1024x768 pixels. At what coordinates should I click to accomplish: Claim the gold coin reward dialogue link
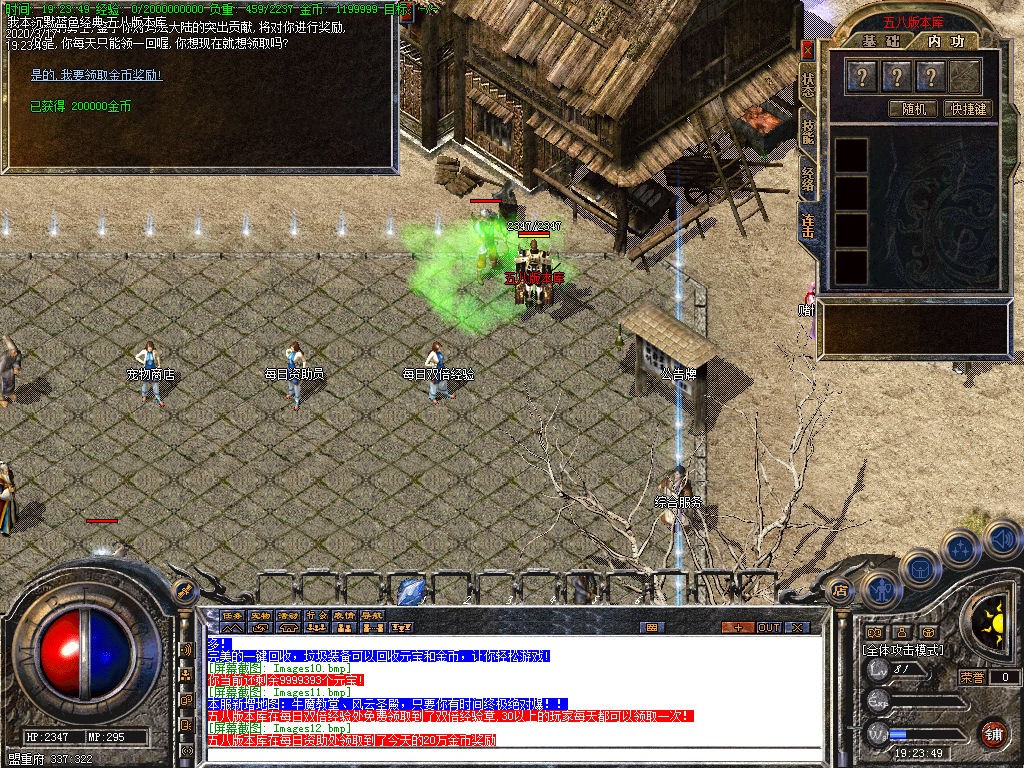tap(96, 75)
